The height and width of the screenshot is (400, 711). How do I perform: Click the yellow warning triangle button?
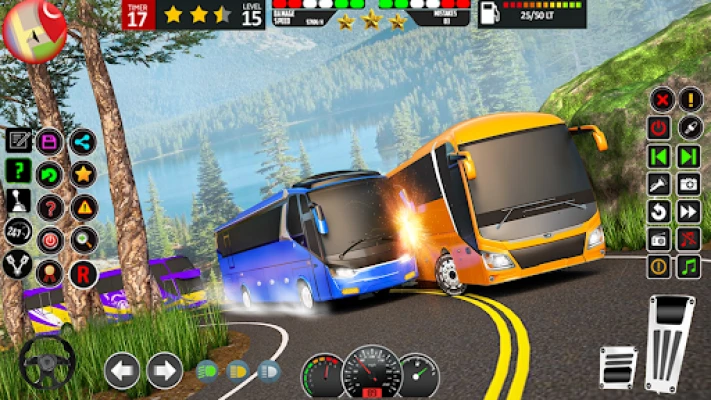(84, 207)
